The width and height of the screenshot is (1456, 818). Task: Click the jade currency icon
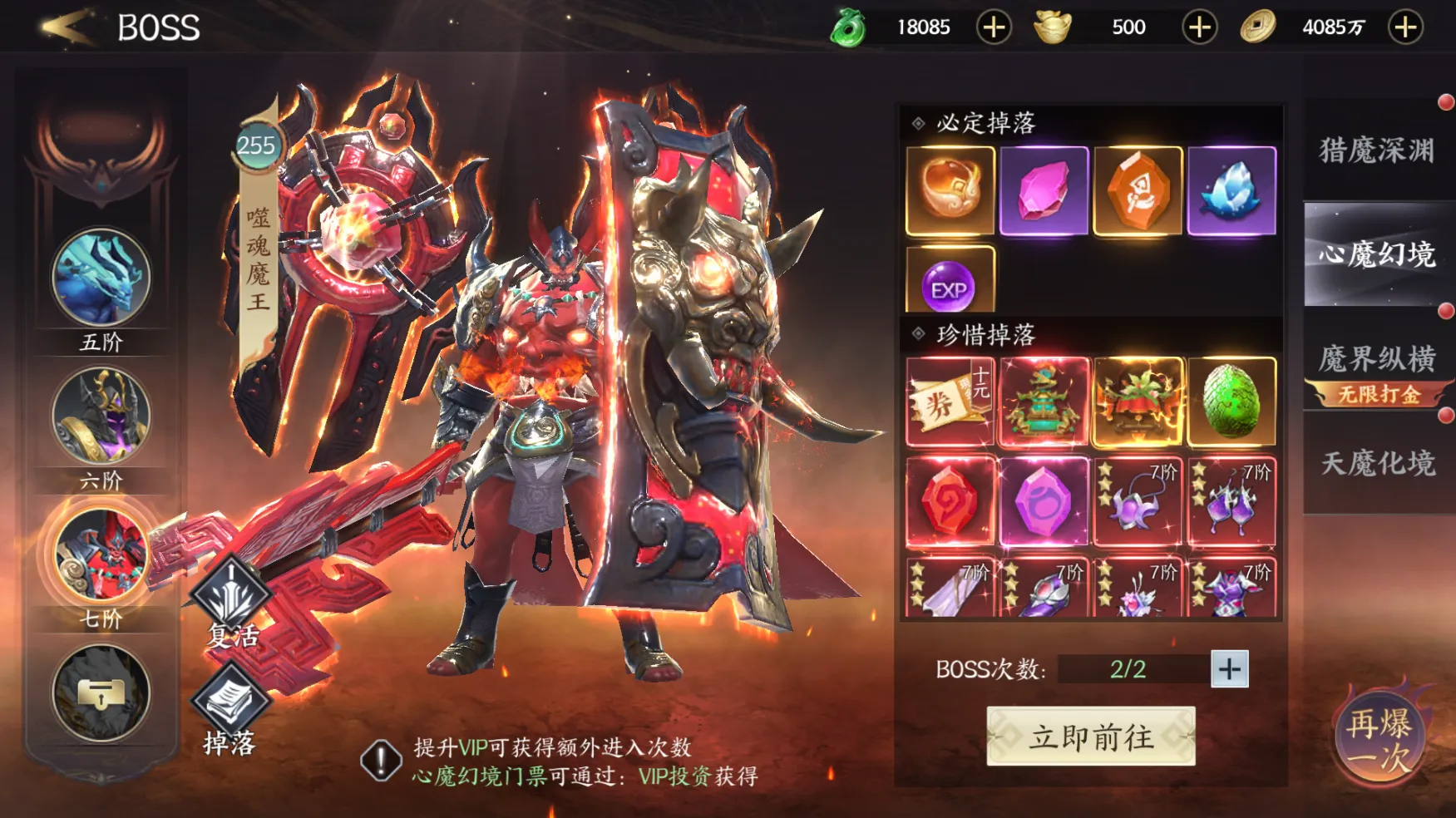[850, 26]
